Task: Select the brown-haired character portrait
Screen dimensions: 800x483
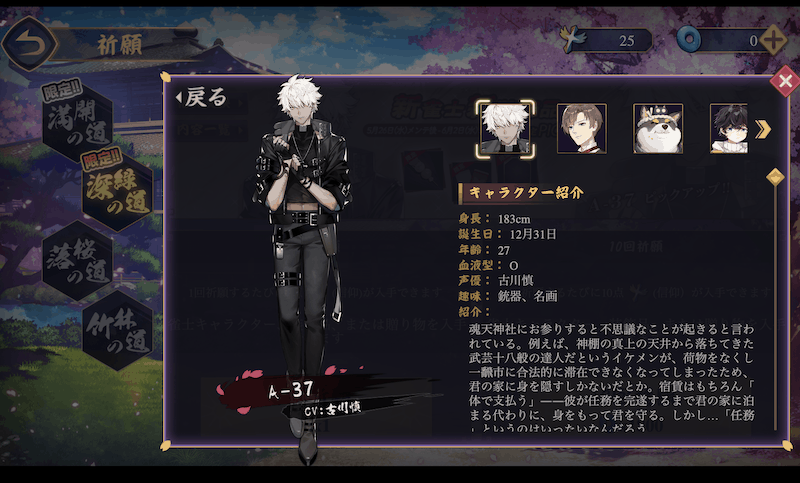Action: click(x=581, y=129)
